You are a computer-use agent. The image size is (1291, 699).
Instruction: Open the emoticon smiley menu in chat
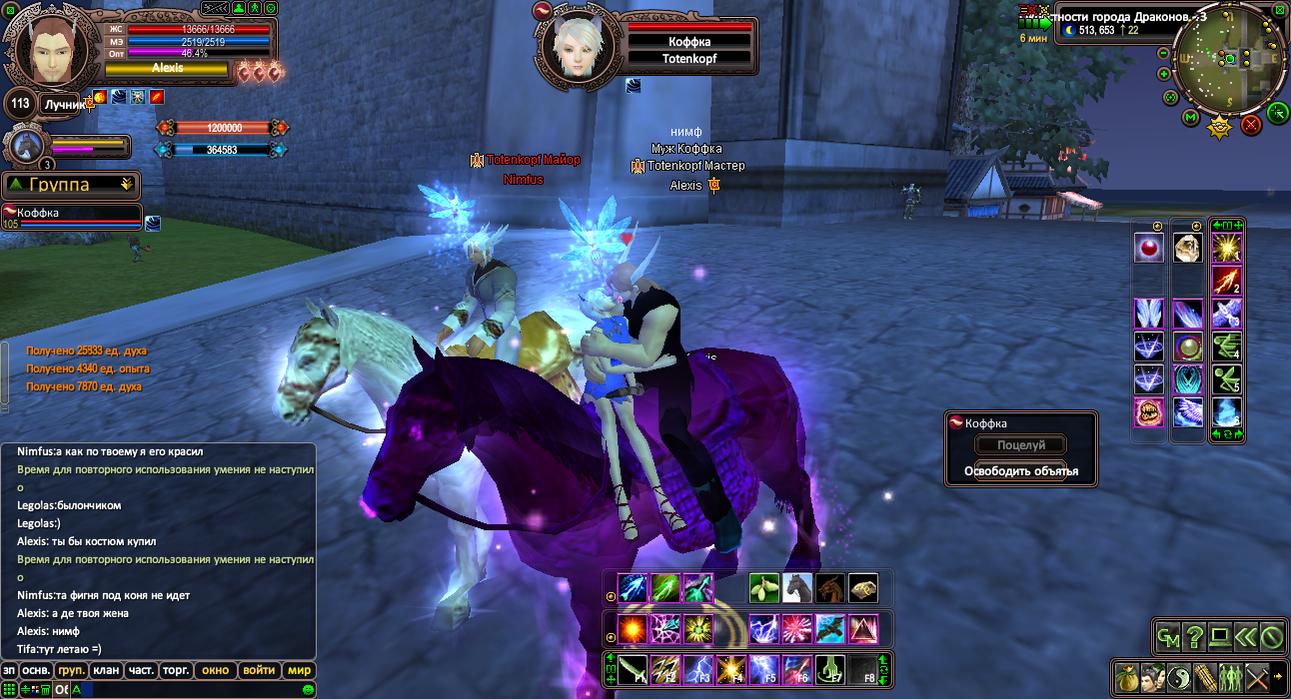[x=309, y=689]
